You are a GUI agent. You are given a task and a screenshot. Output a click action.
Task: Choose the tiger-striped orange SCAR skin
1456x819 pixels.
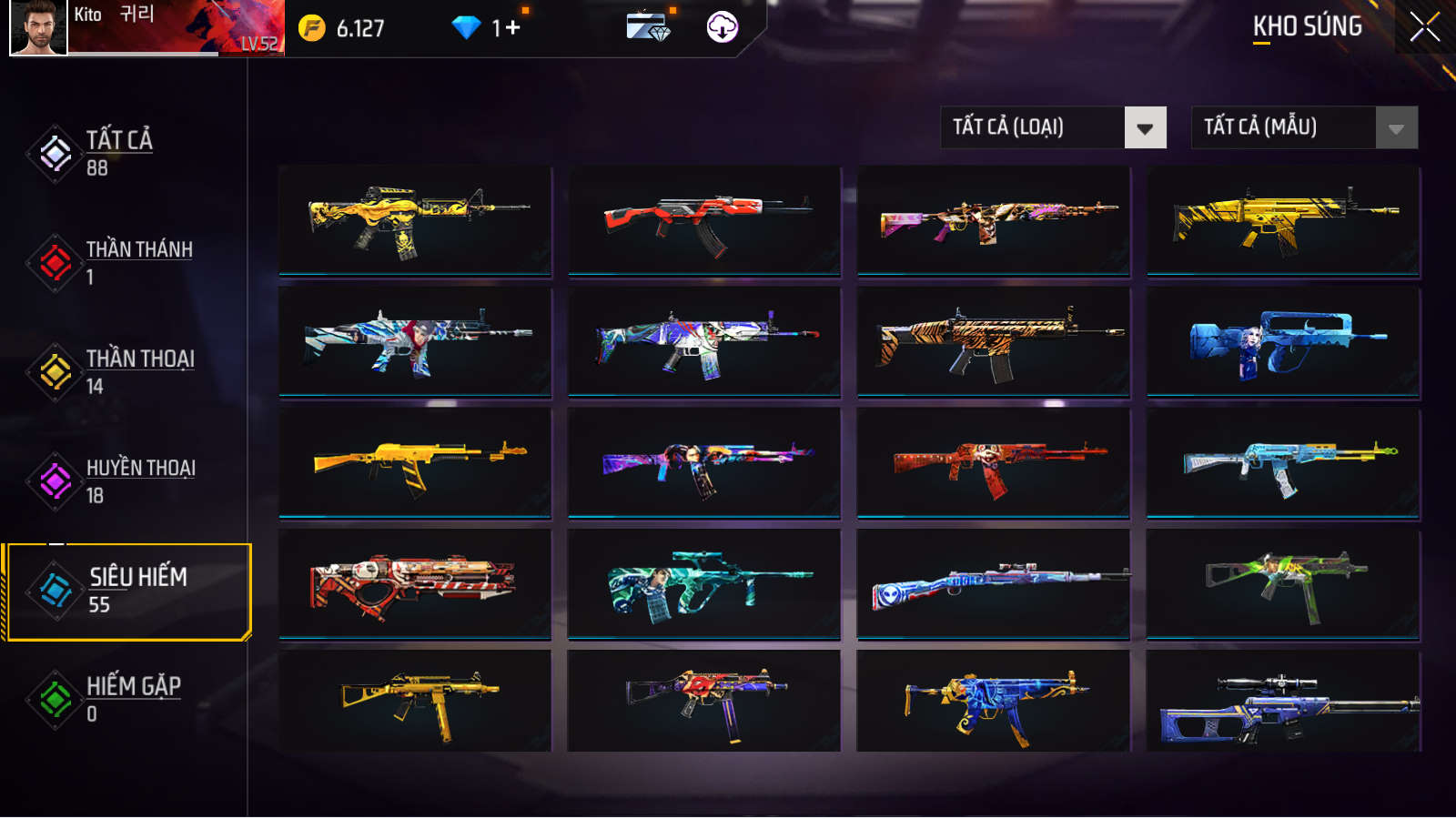994,342
